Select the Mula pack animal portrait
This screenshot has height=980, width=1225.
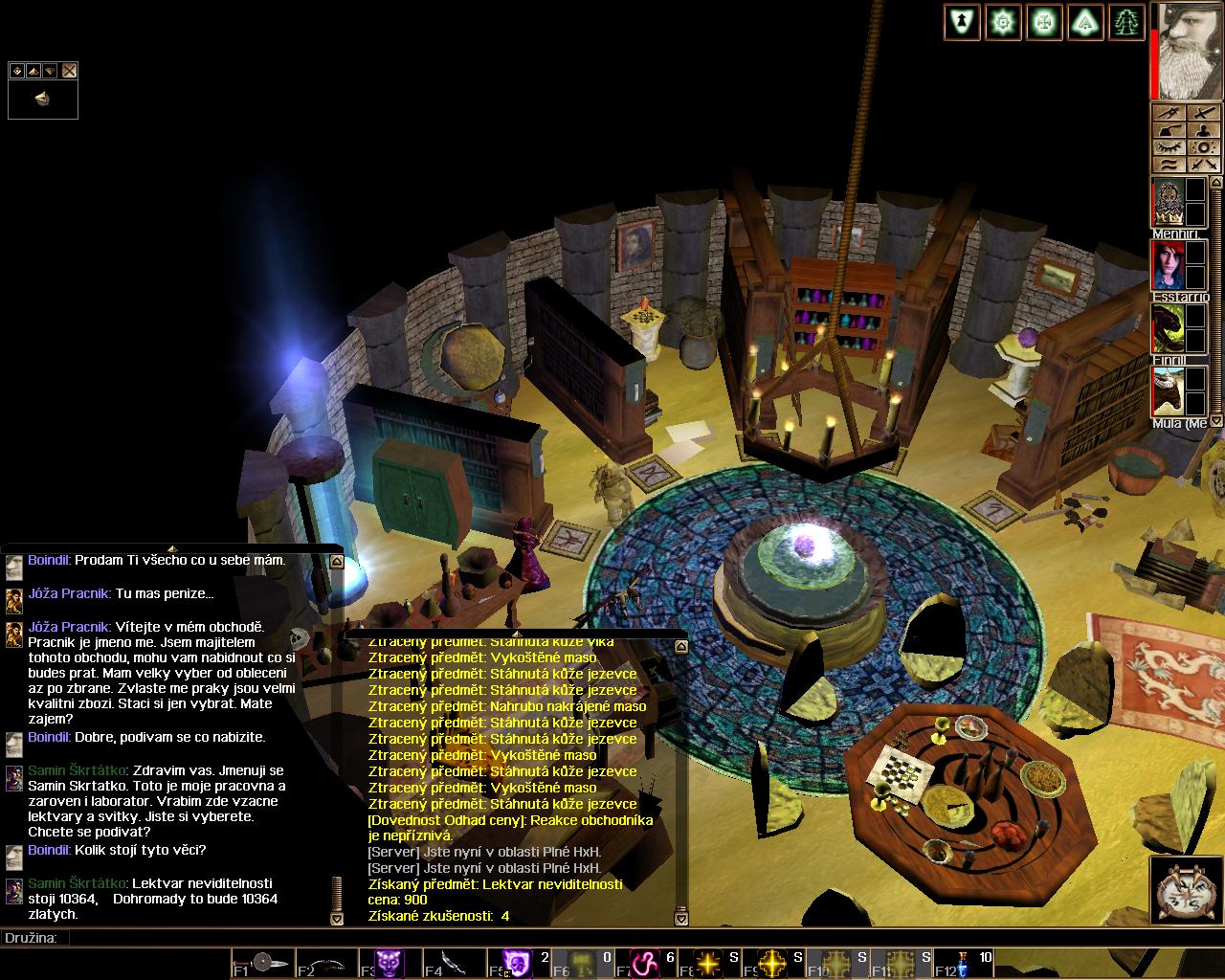coord(1168,391)
